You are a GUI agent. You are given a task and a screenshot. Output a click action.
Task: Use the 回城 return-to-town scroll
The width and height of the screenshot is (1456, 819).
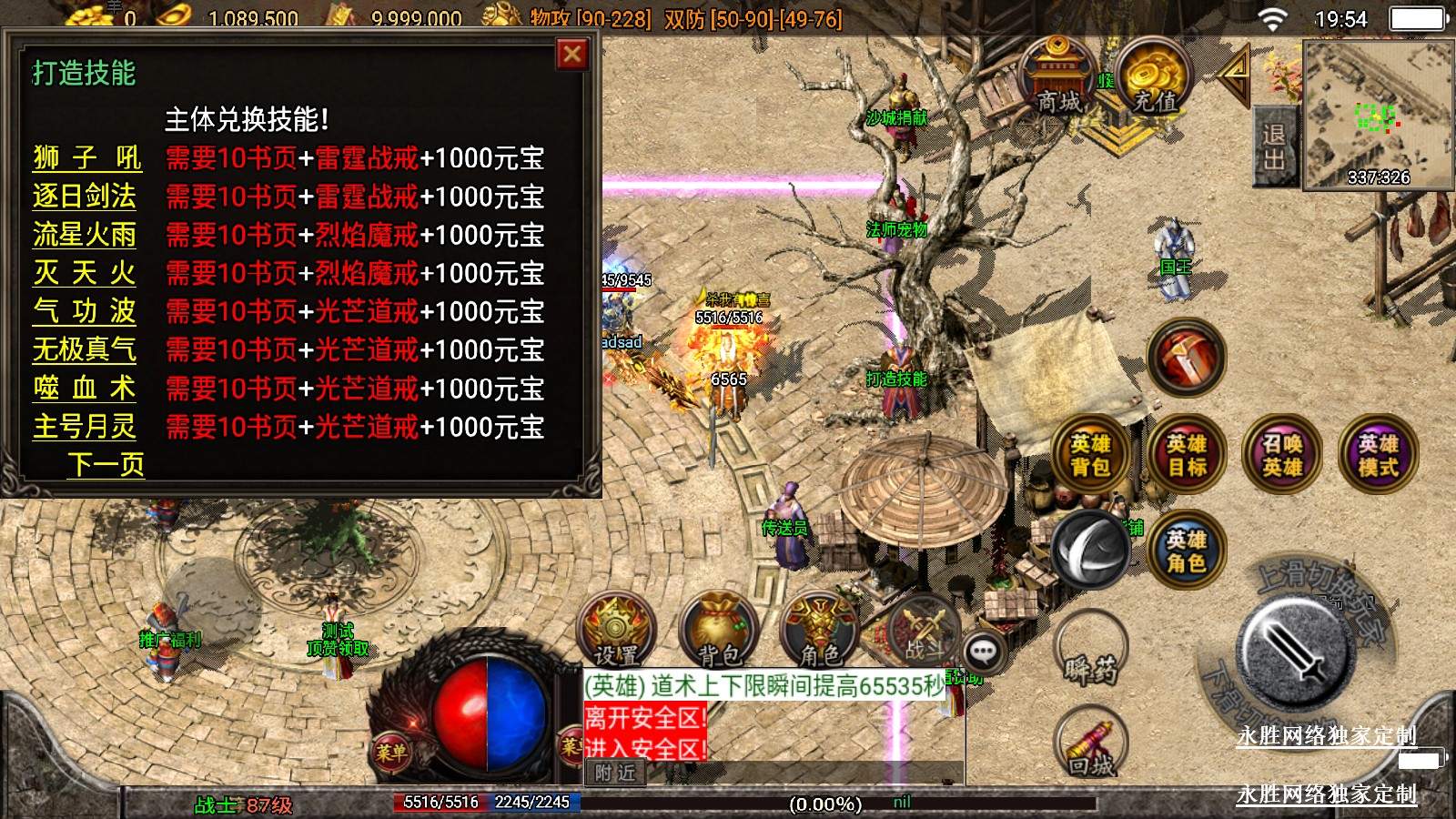(1090, 746)
